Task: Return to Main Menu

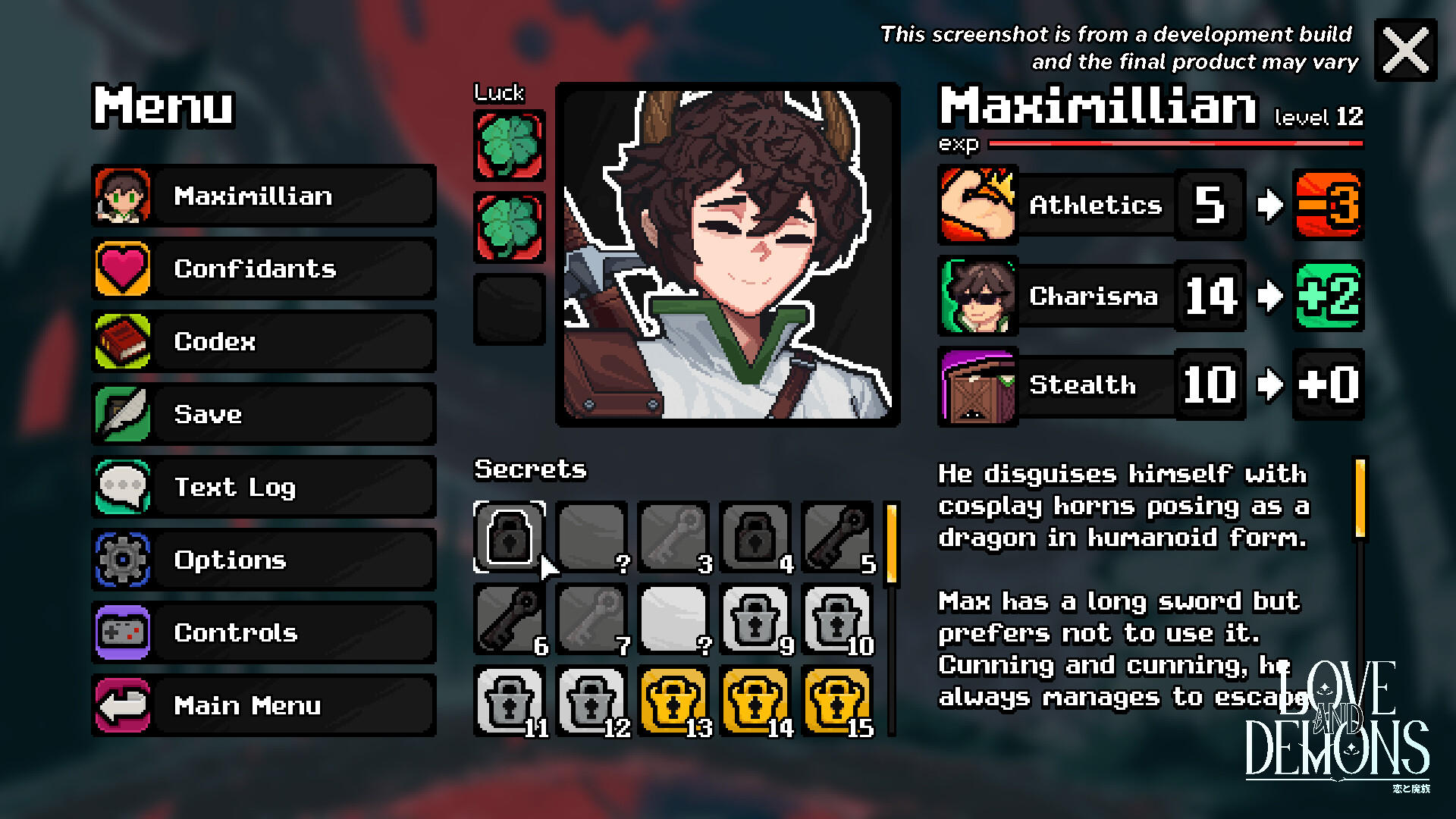Action: [122, 705]
